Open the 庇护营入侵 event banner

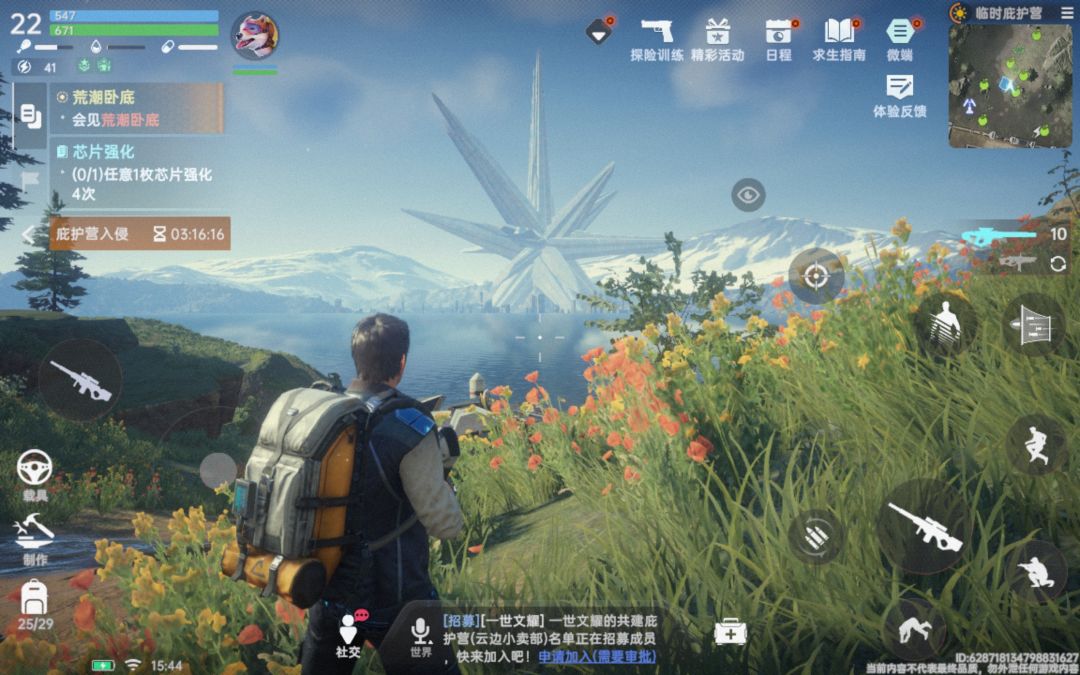[x=140, y=234]
